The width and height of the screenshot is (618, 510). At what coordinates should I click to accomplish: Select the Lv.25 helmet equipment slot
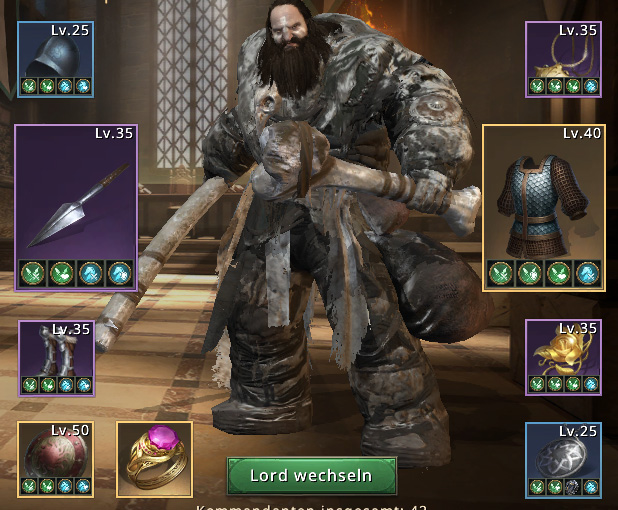point(55,59)
